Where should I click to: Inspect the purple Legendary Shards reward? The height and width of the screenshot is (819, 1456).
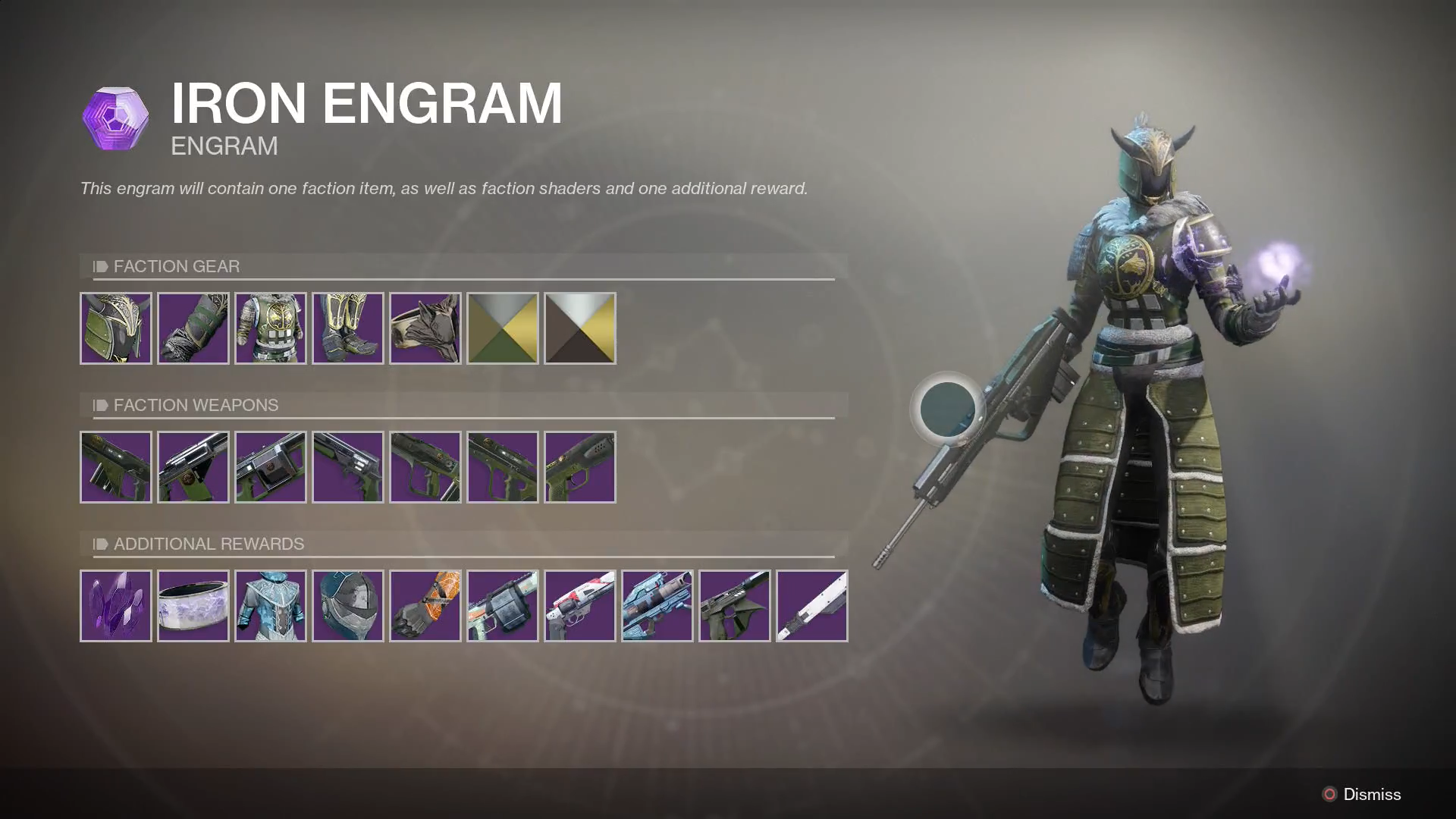pos(116,606)
